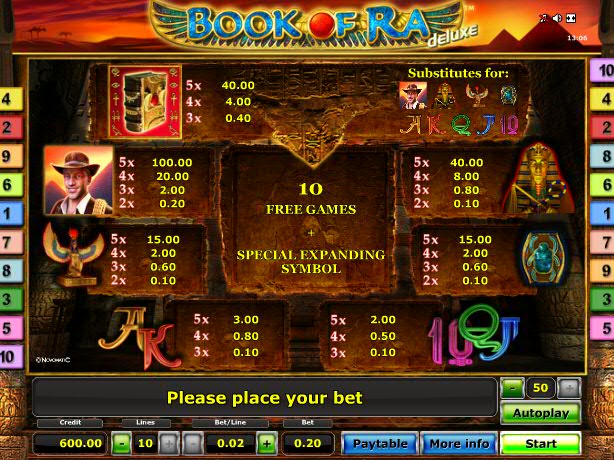Start the spin with the Start button
Image resolution: width=614 pixels, height=460 pixels.
[x=540, y=443]
